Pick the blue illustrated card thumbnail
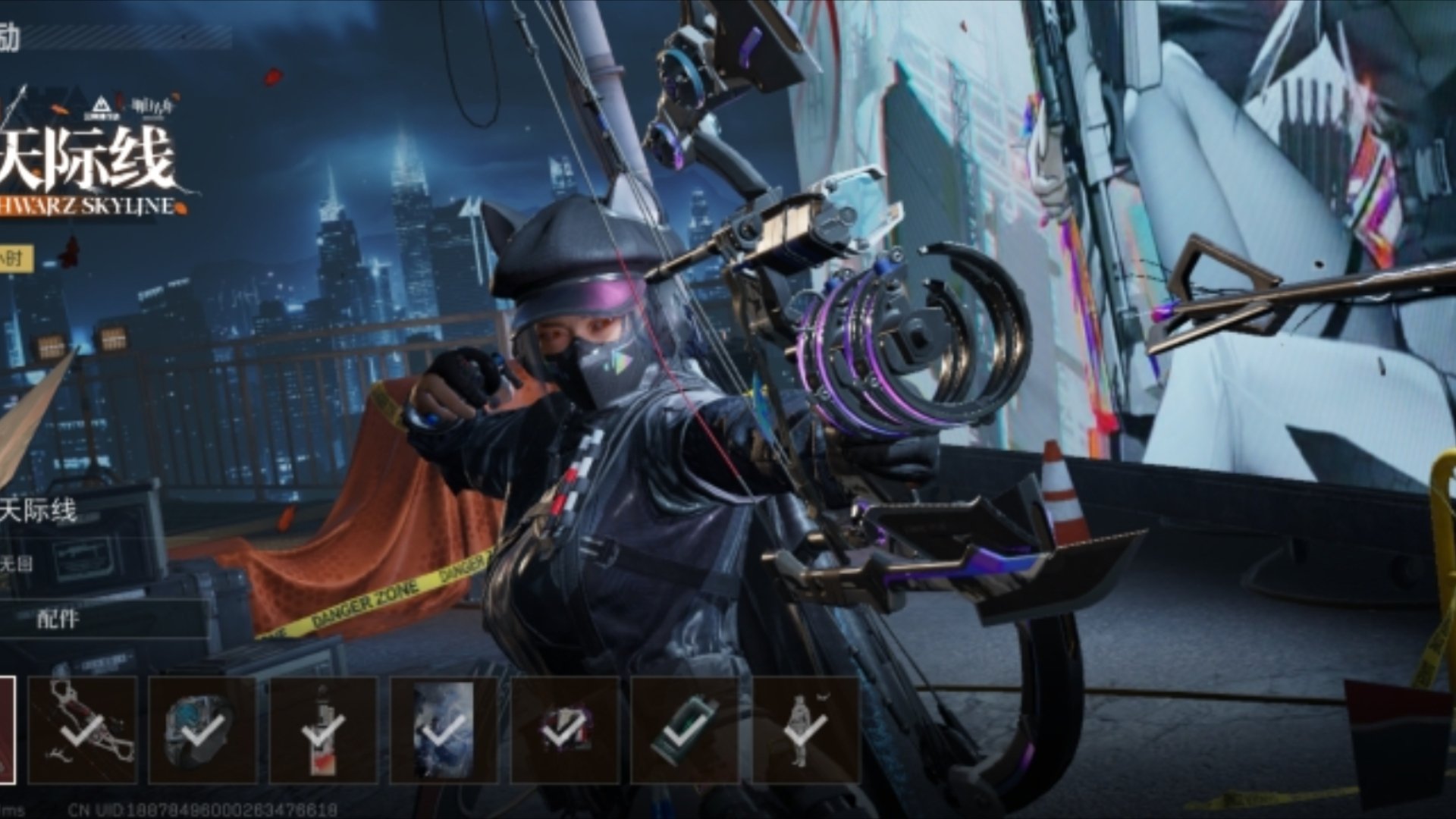The image size is (1456, 819). tap(444, 730)
